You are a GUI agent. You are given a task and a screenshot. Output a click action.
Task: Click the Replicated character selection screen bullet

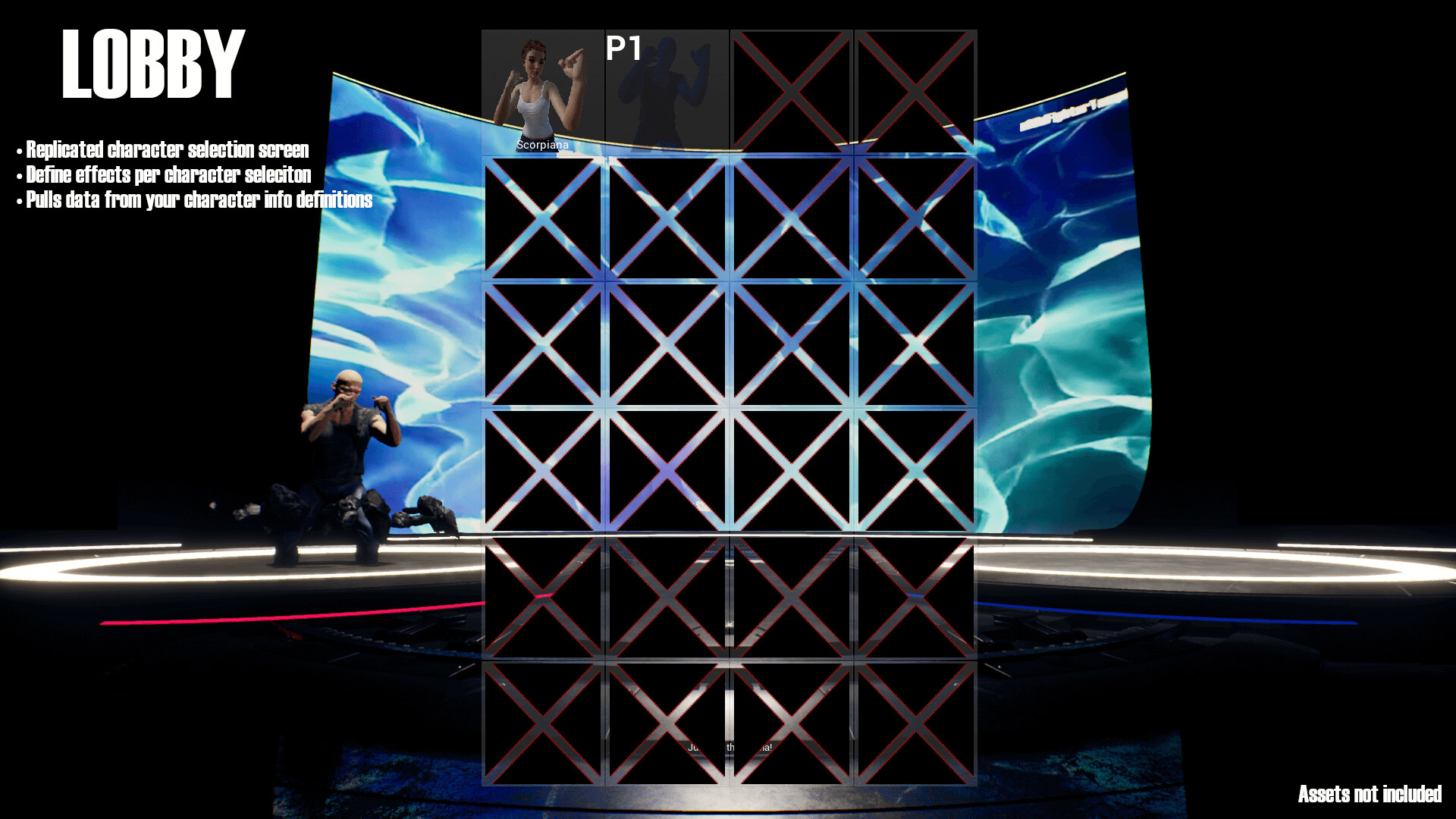coord(163,149)
